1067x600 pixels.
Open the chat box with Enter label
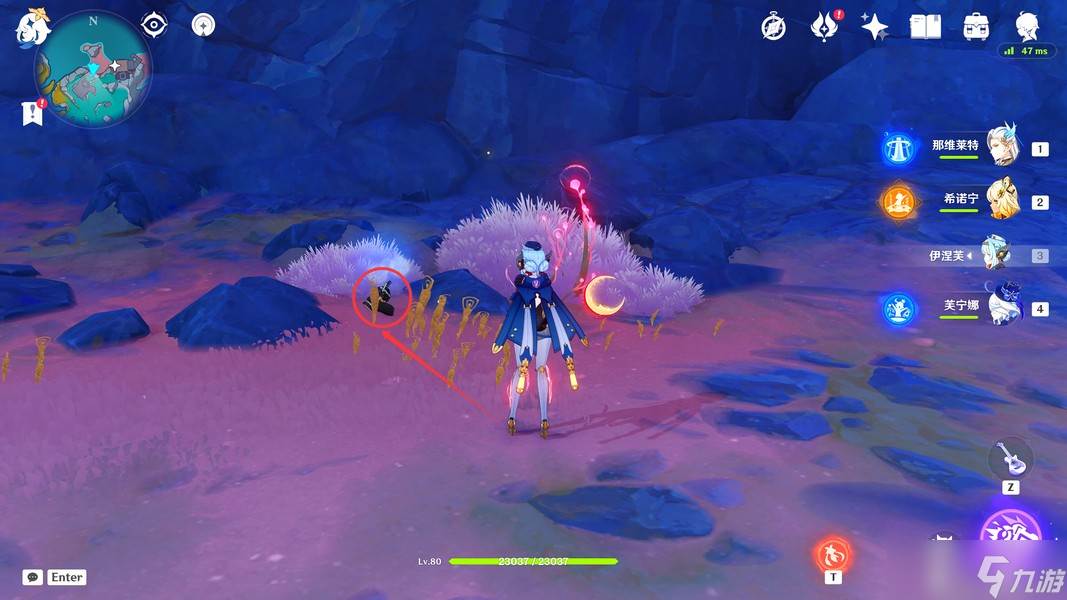(x=55, y=577)
